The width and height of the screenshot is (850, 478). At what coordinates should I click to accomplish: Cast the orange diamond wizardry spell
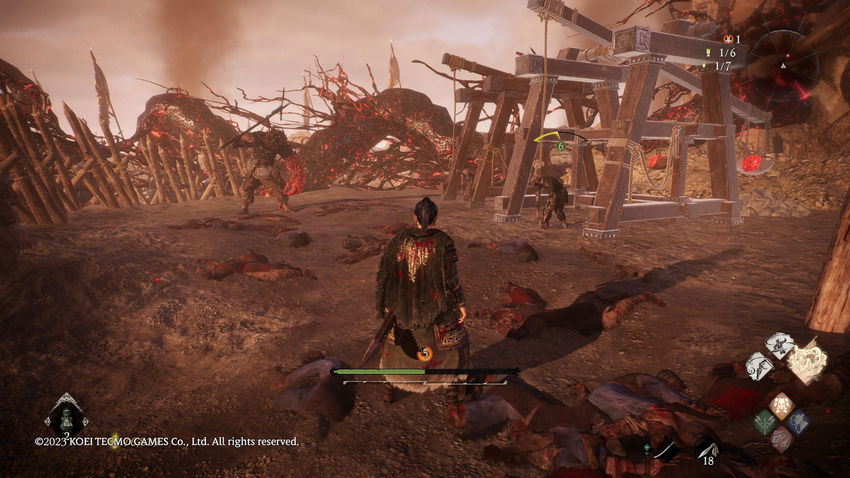(781, 405)
